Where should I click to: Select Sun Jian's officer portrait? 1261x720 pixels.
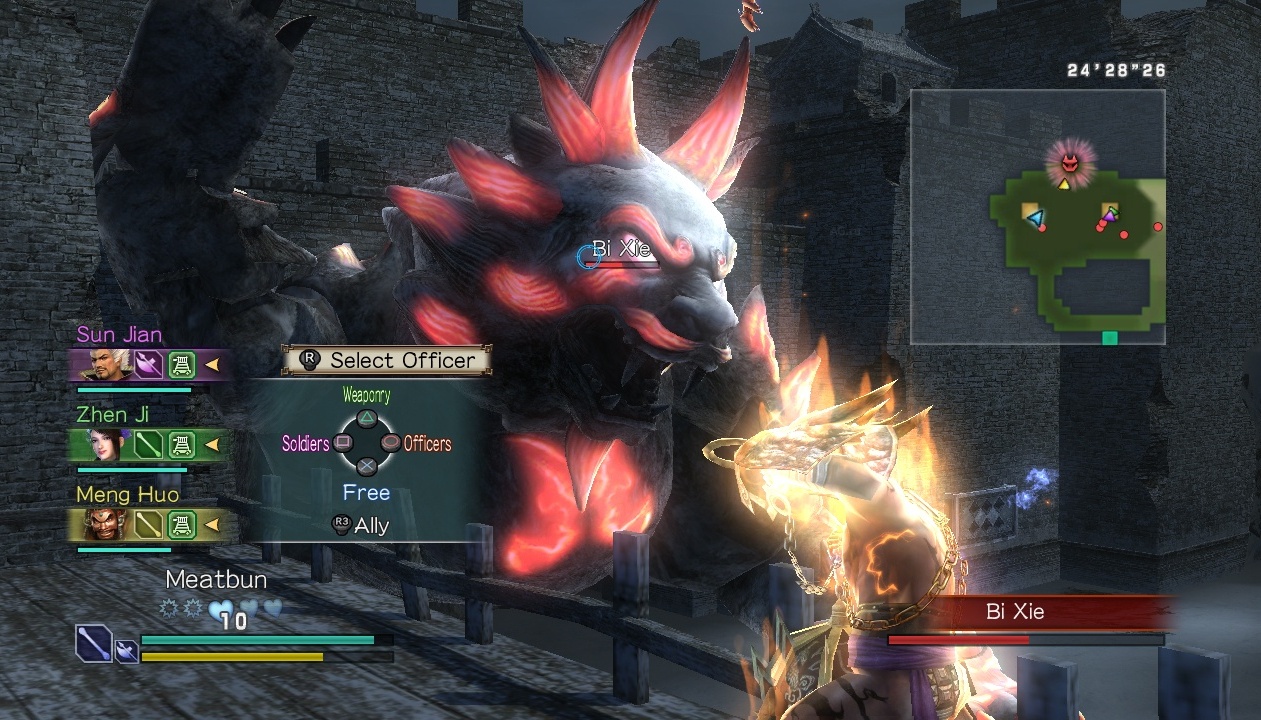pyautogui.click(x=98, y=364)
